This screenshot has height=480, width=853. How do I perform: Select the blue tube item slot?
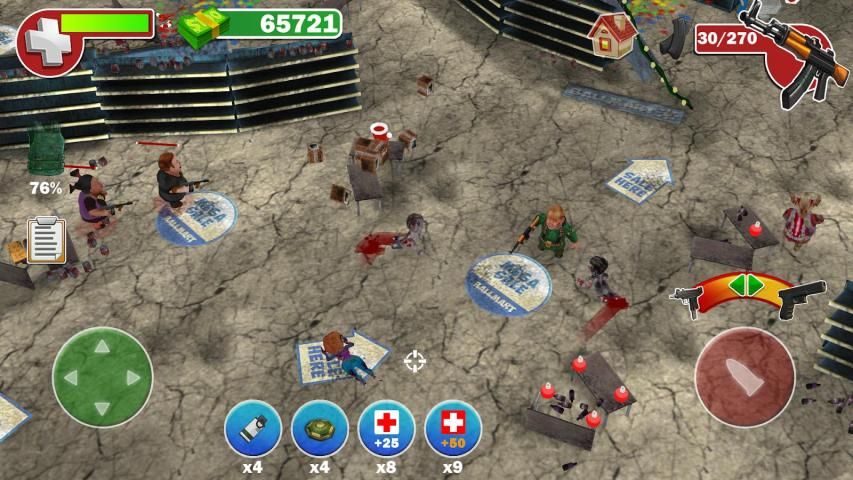[x=253, y=428]
